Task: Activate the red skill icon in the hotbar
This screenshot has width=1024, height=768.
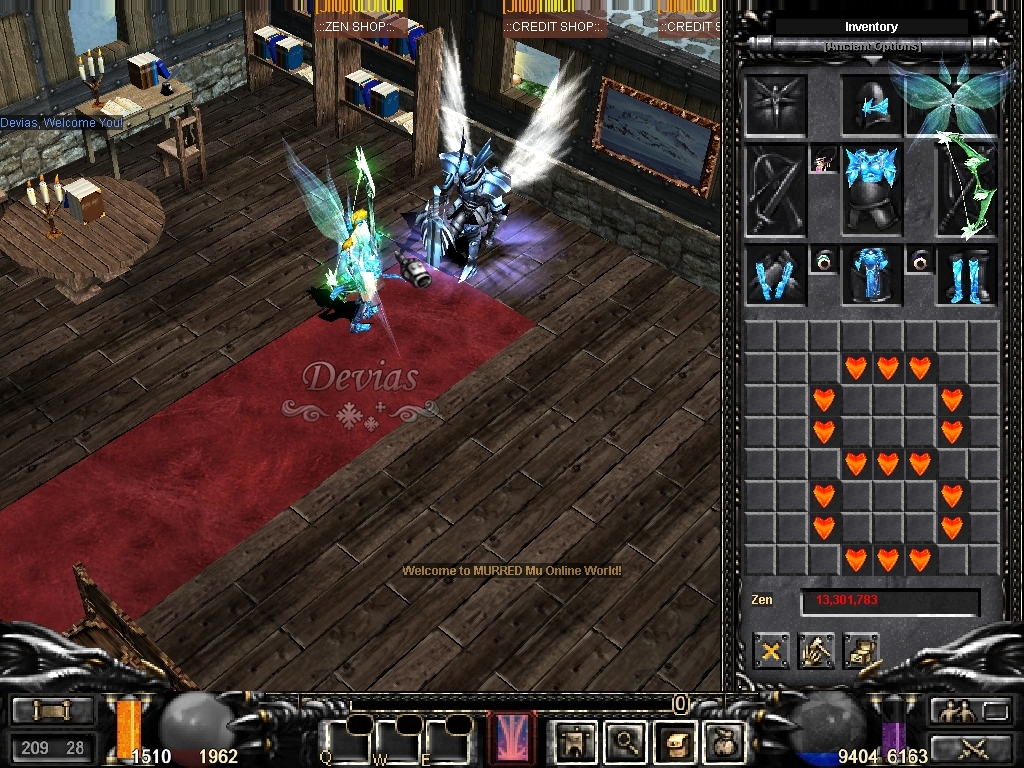Action: (x=511, y=739)
